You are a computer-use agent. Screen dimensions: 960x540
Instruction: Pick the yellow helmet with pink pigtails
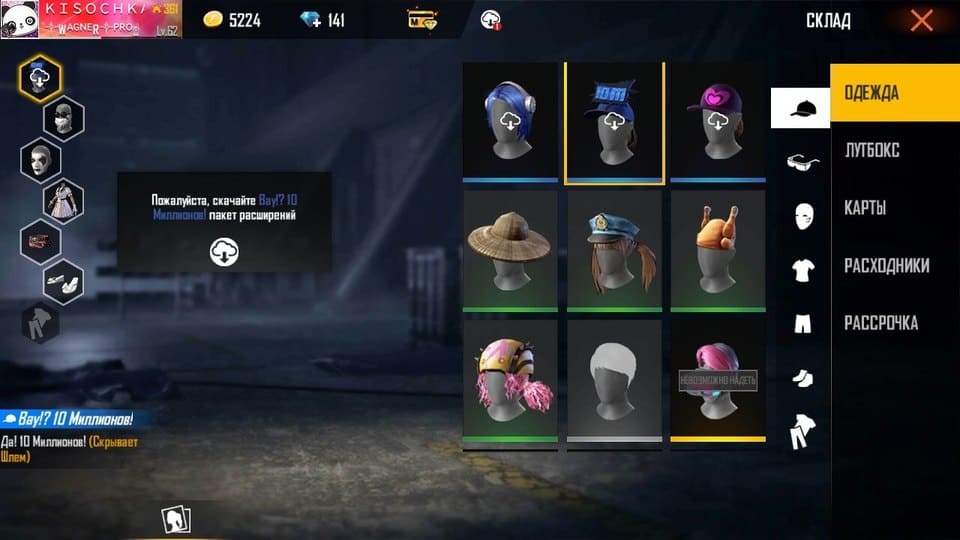point(511,379)
